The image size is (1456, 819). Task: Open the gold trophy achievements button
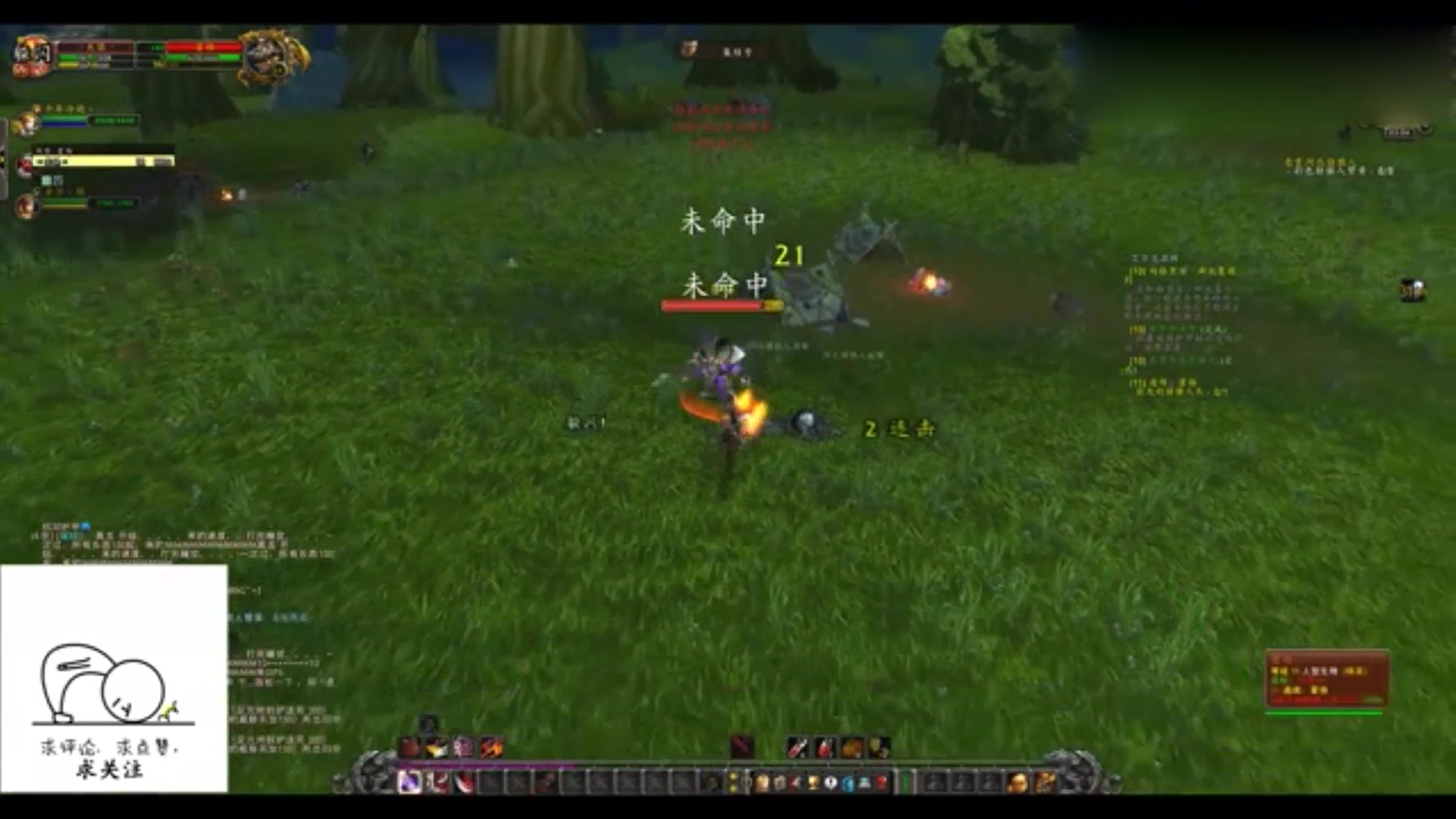coord(814,783)
